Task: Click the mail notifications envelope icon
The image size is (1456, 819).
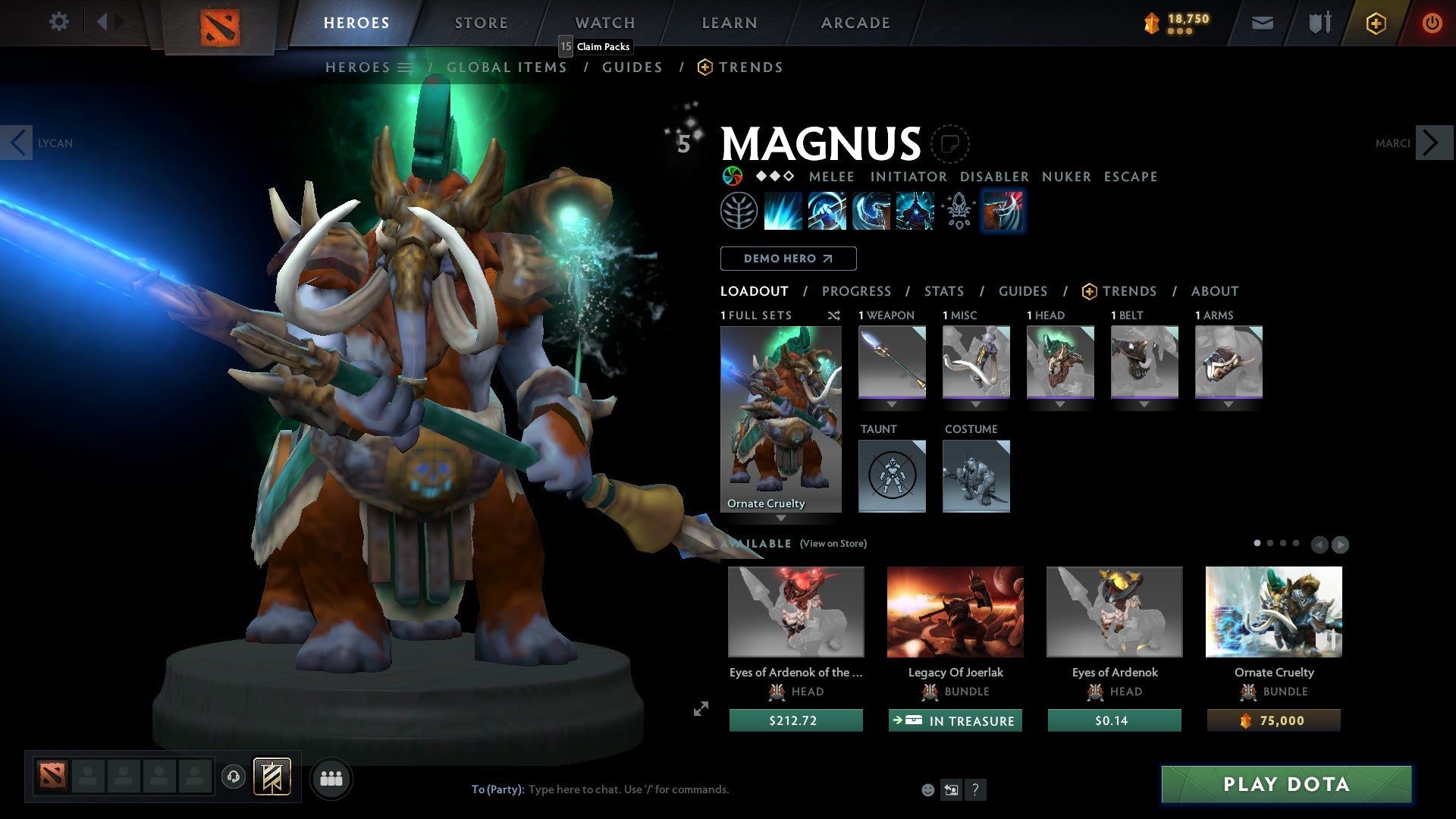Action: tap(1262, 23)
